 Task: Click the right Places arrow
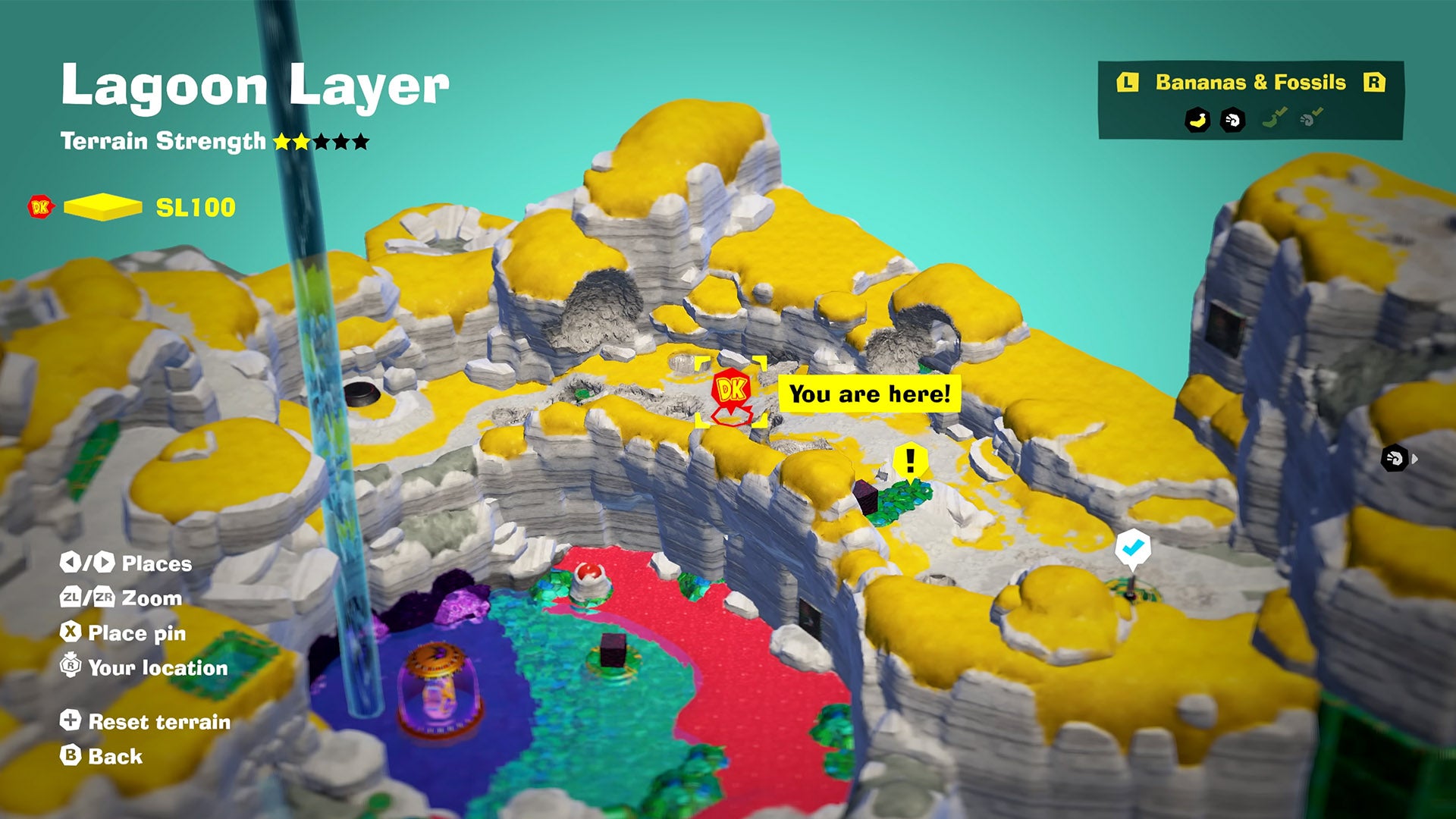pyautogui.click(x=104, y=562)
